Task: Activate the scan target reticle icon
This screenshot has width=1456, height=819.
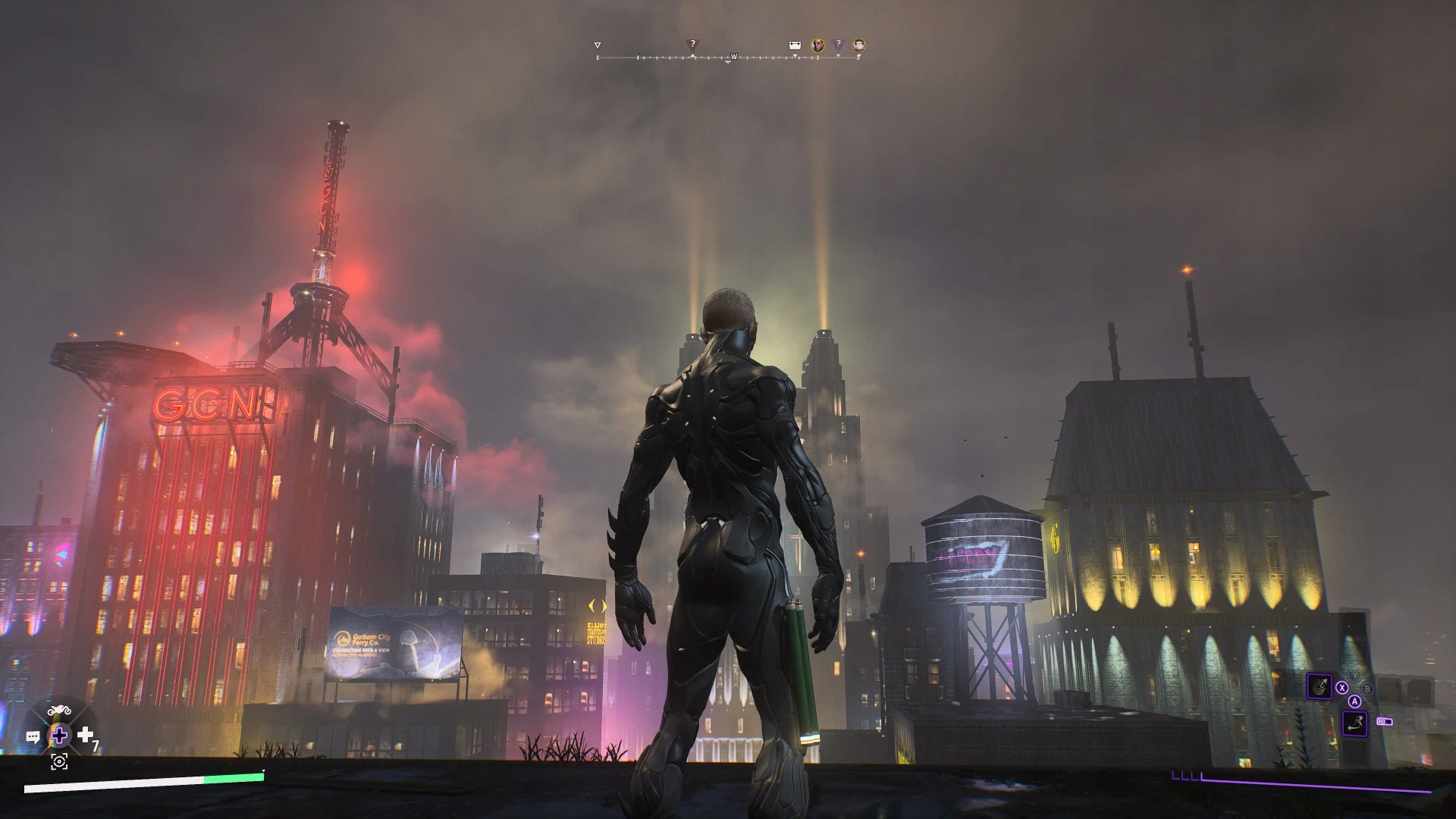Action: click(x=59, y=762)
